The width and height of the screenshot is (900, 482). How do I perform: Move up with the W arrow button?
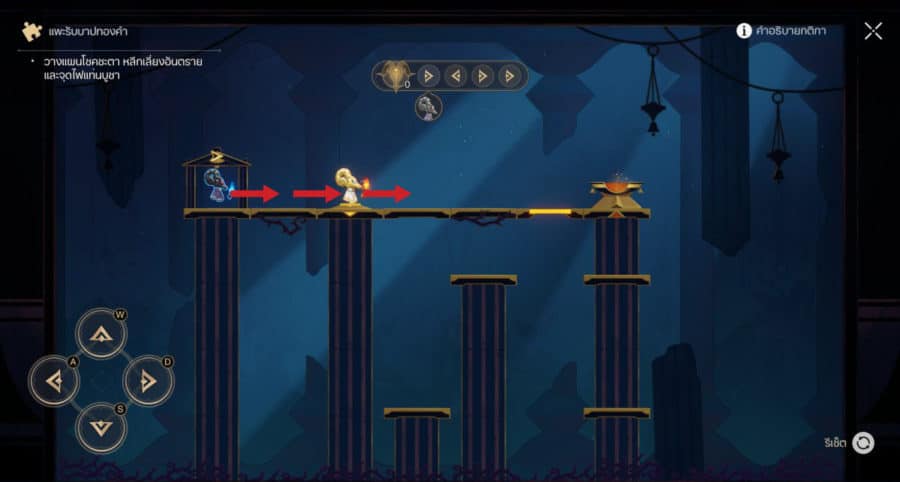click(100, 334)
